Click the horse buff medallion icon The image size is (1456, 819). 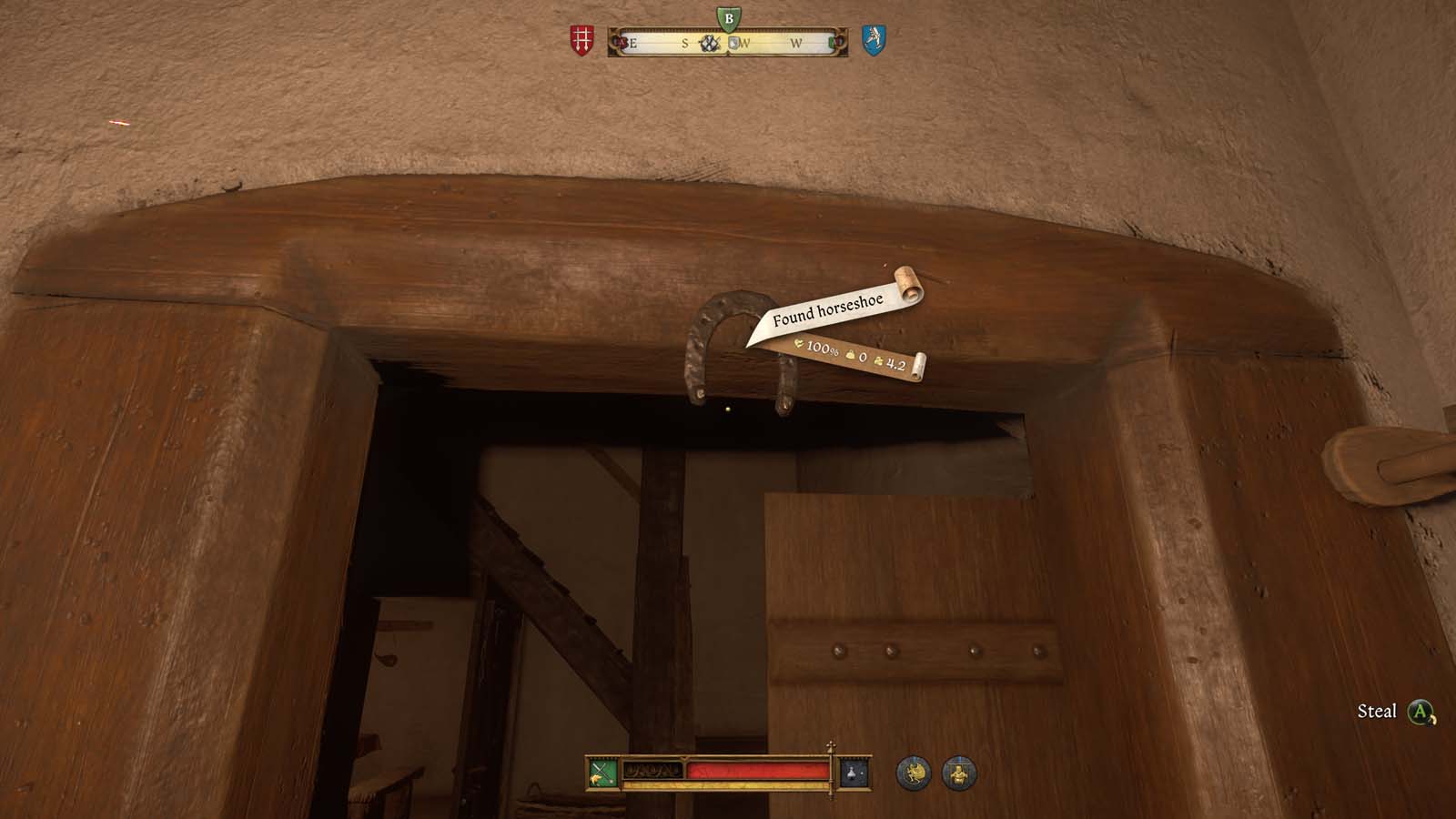pos(913,773)
